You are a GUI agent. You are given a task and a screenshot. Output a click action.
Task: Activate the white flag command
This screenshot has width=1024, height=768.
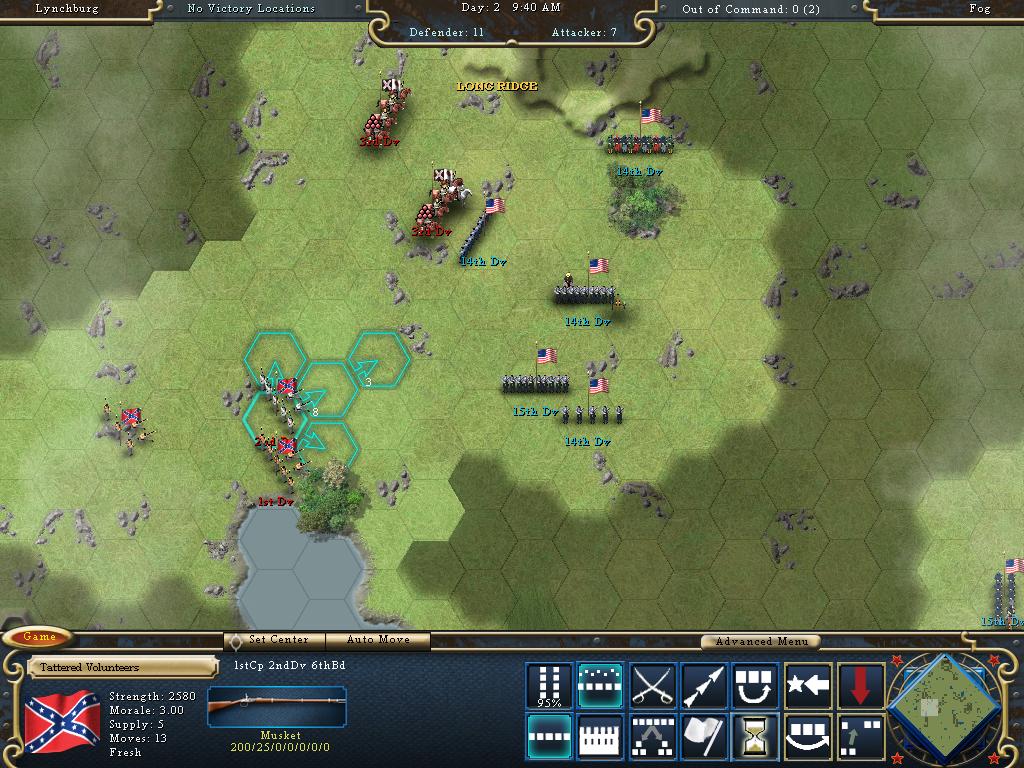[704, 737]
